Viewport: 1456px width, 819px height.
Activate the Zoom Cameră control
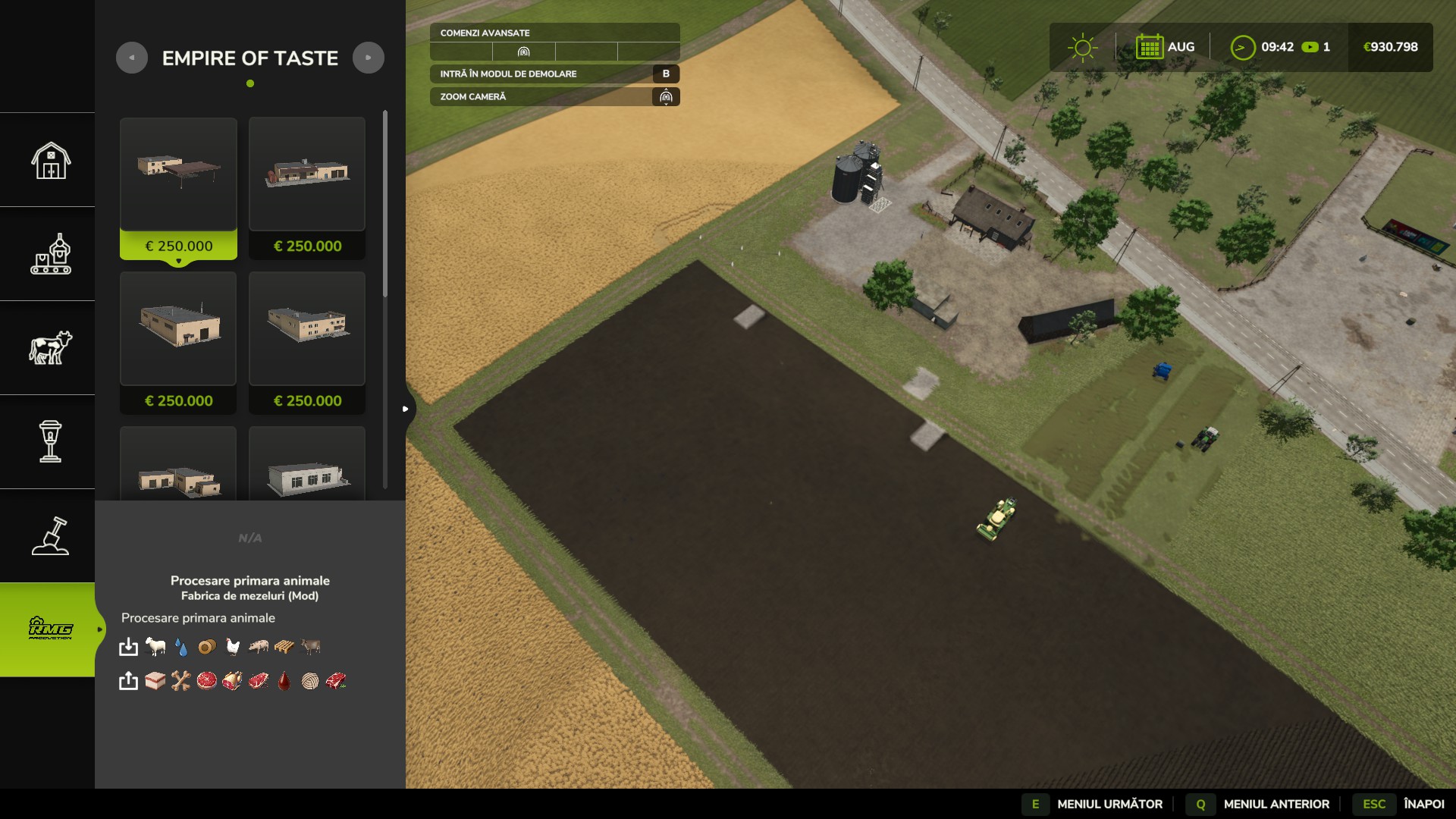(x=554, y=96)
